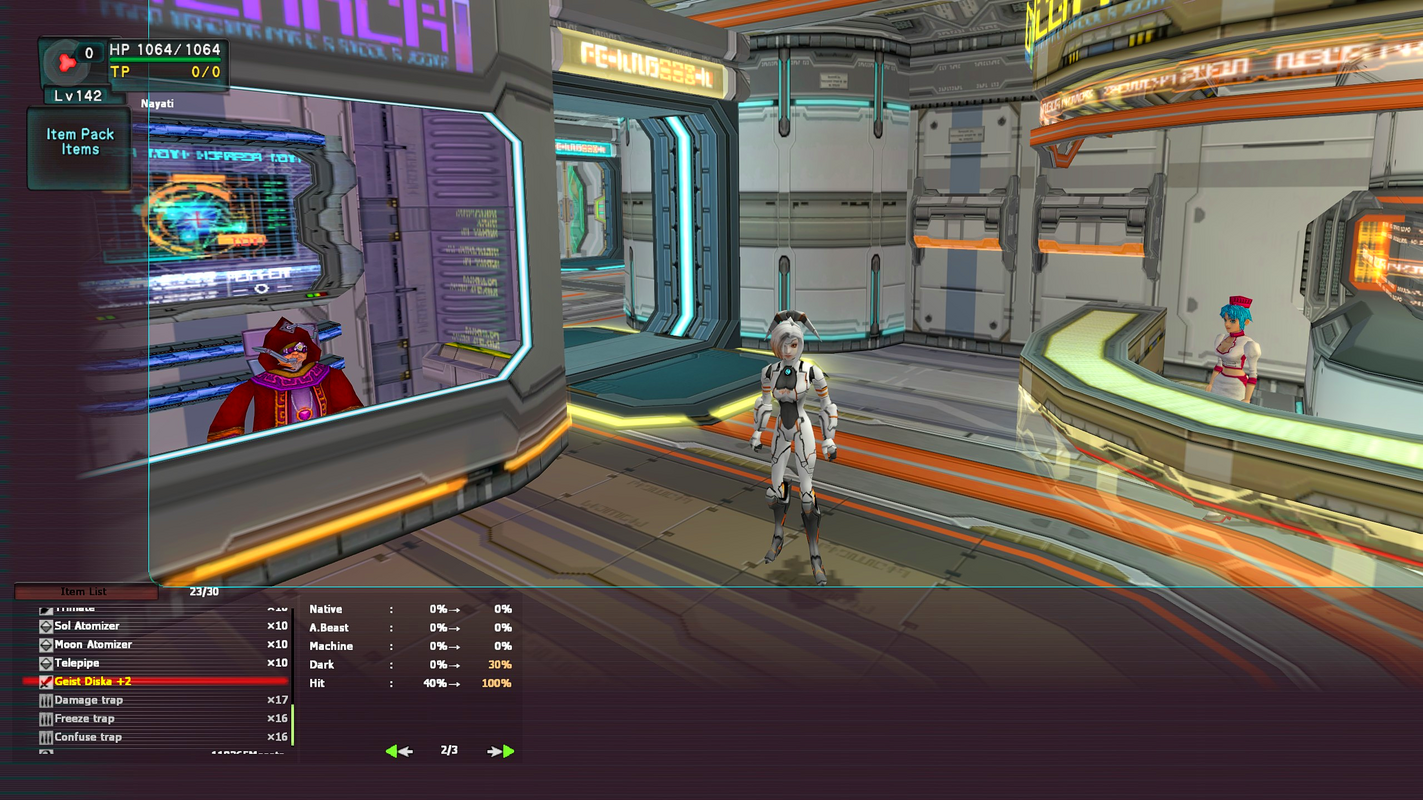Select the Damage trap row
The height and width of the screenshot is (800, 1423).
tap(89, 700)
